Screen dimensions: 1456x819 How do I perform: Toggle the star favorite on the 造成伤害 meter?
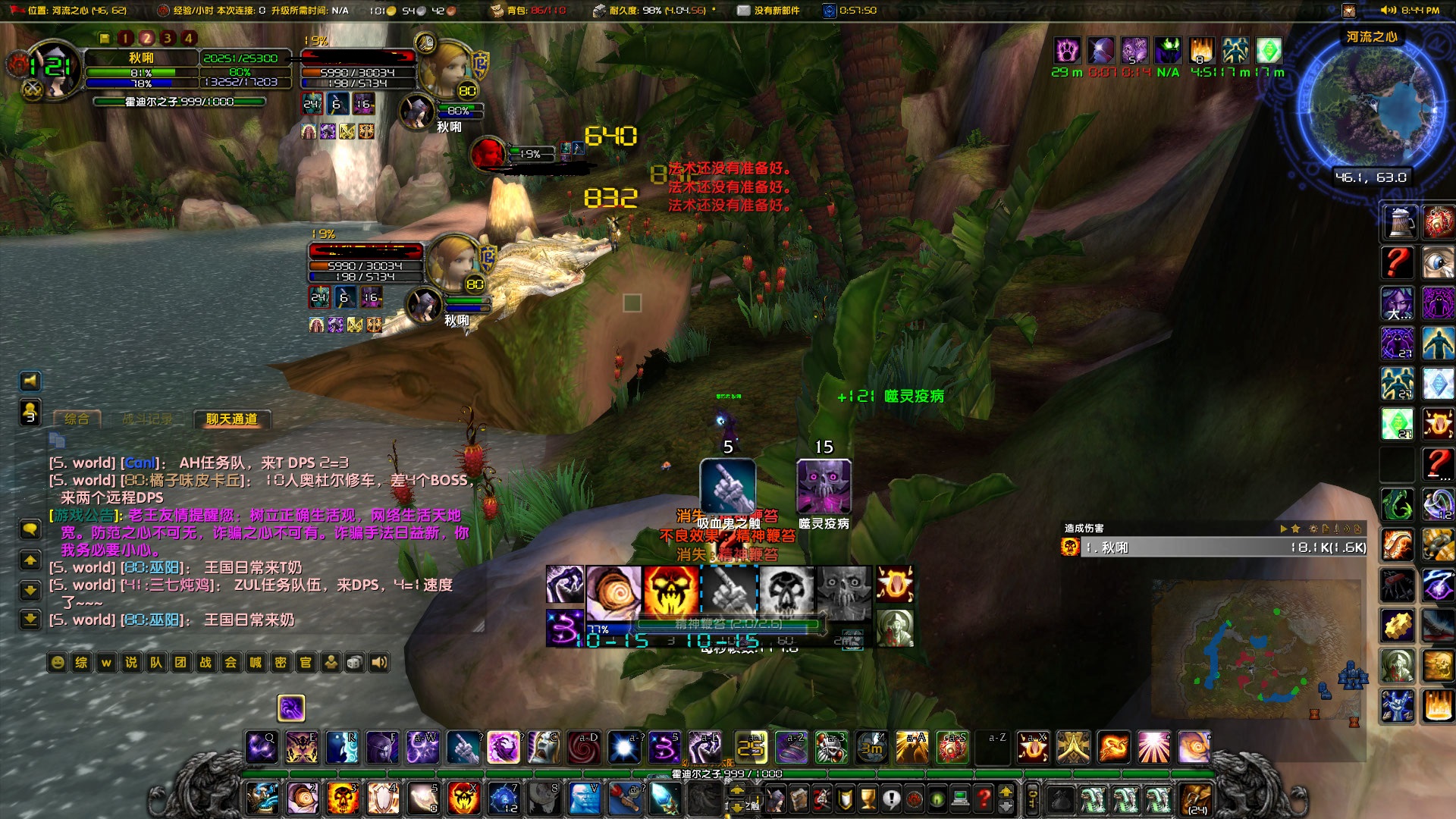coord(1296,529)
